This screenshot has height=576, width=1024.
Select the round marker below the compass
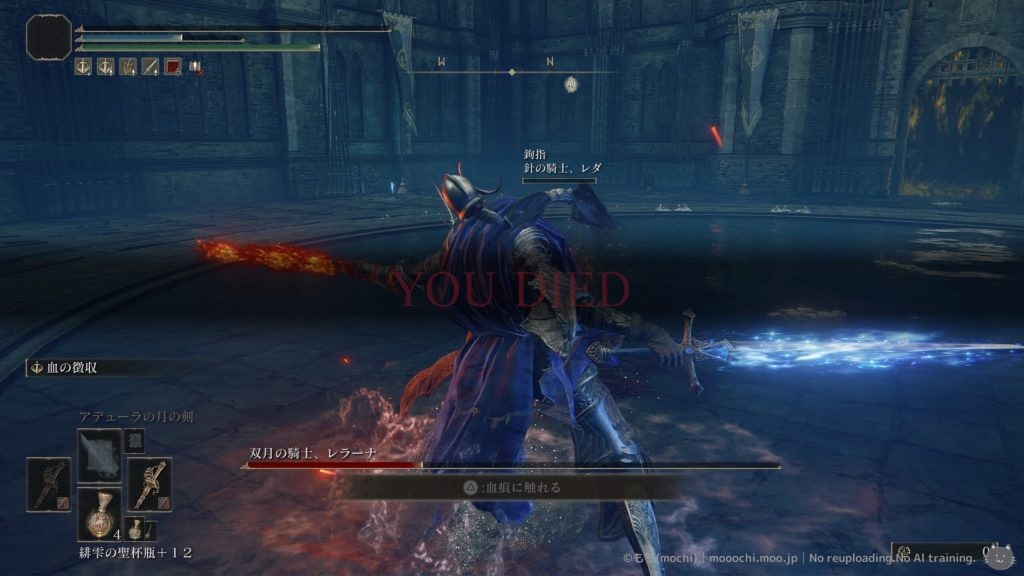(571, 84)
